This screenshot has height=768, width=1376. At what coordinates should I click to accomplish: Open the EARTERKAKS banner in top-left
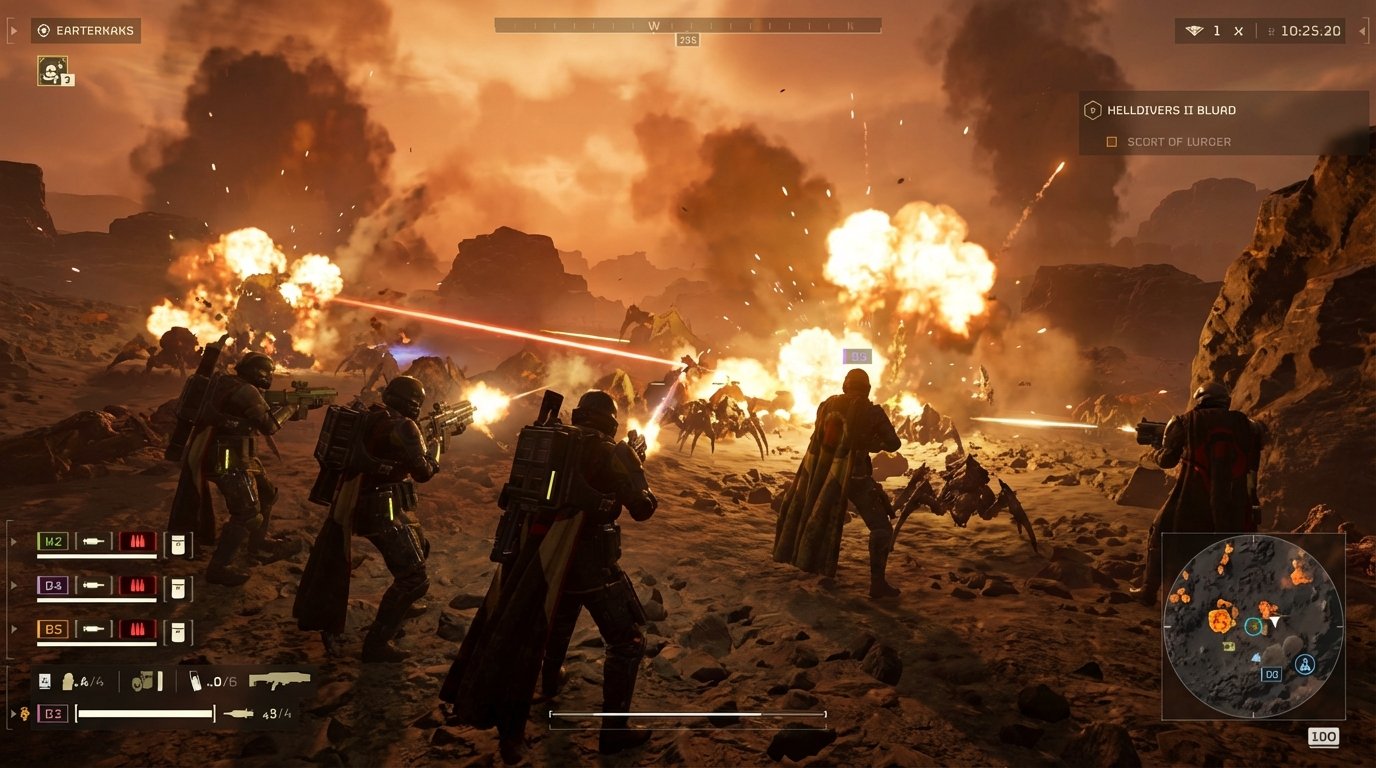86,30
